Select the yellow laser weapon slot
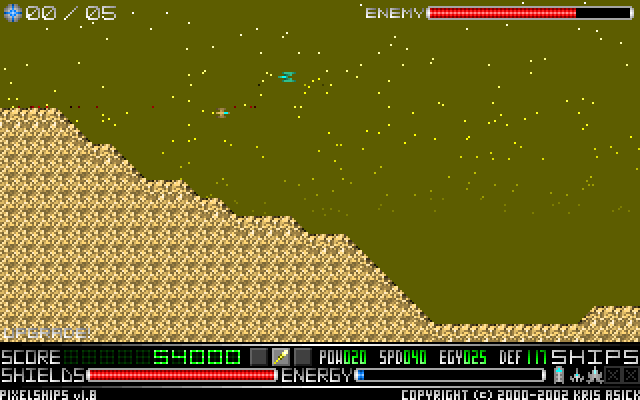The width and height of the screenshot is (640, 400). pos(280,356)
